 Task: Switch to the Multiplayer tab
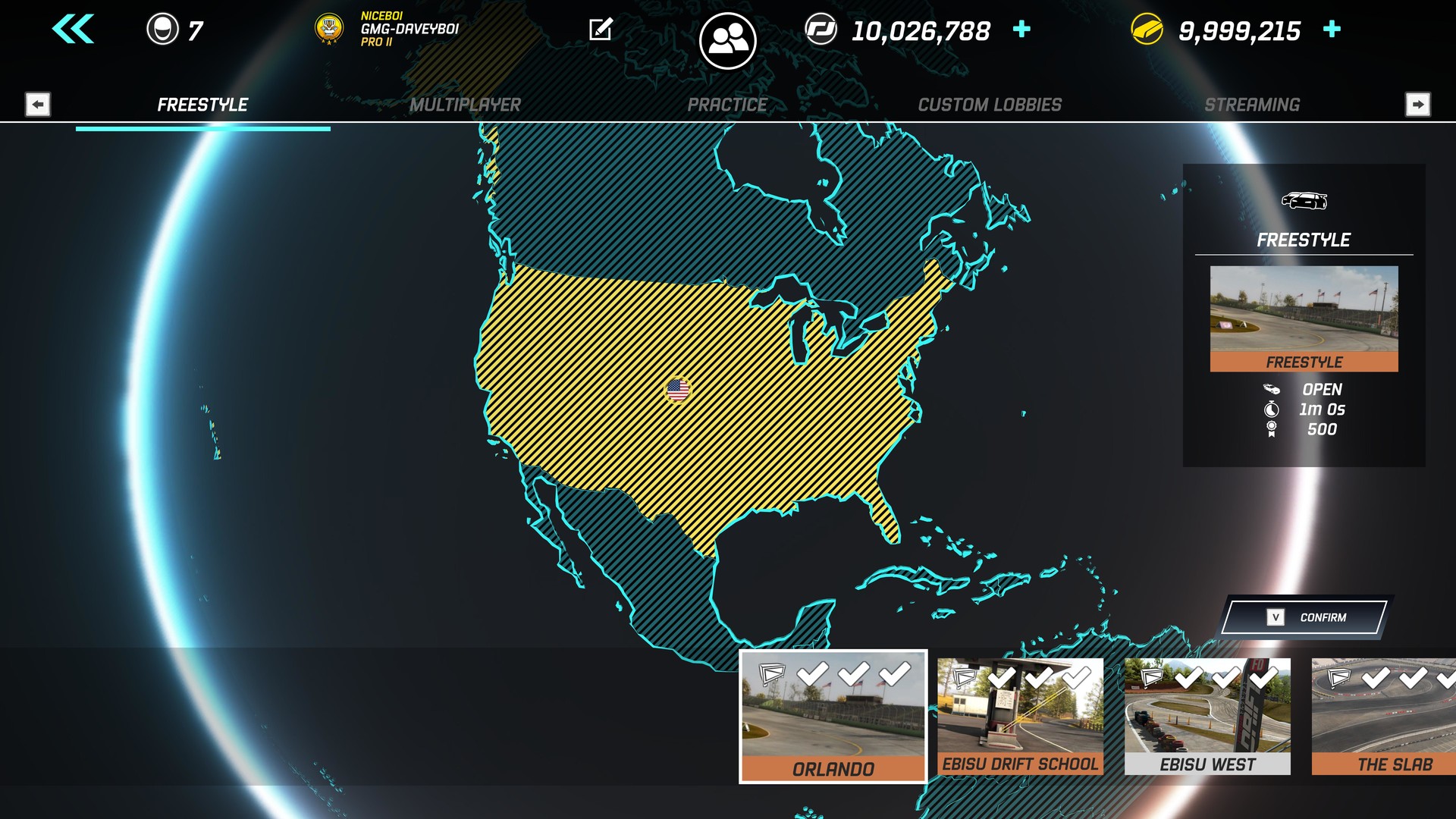coord(465,105)
